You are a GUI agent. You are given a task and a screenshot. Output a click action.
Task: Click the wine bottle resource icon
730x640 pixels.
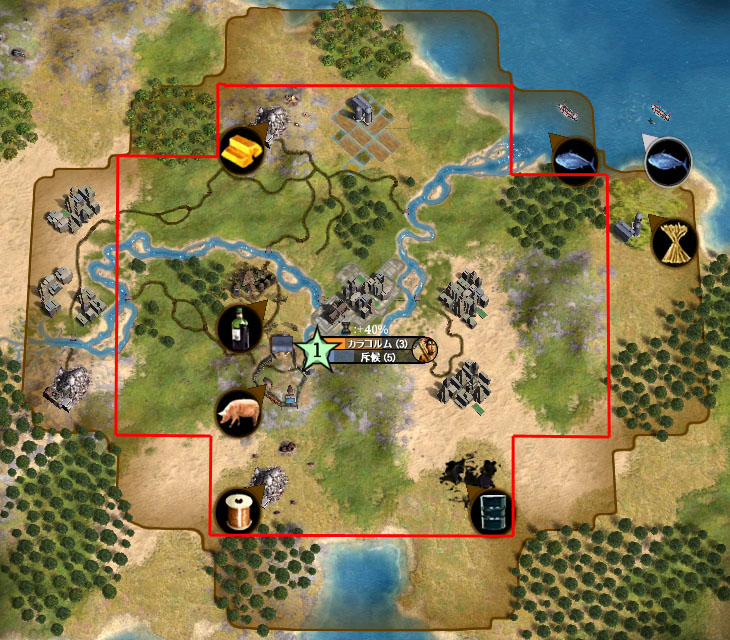coord(240,326)
